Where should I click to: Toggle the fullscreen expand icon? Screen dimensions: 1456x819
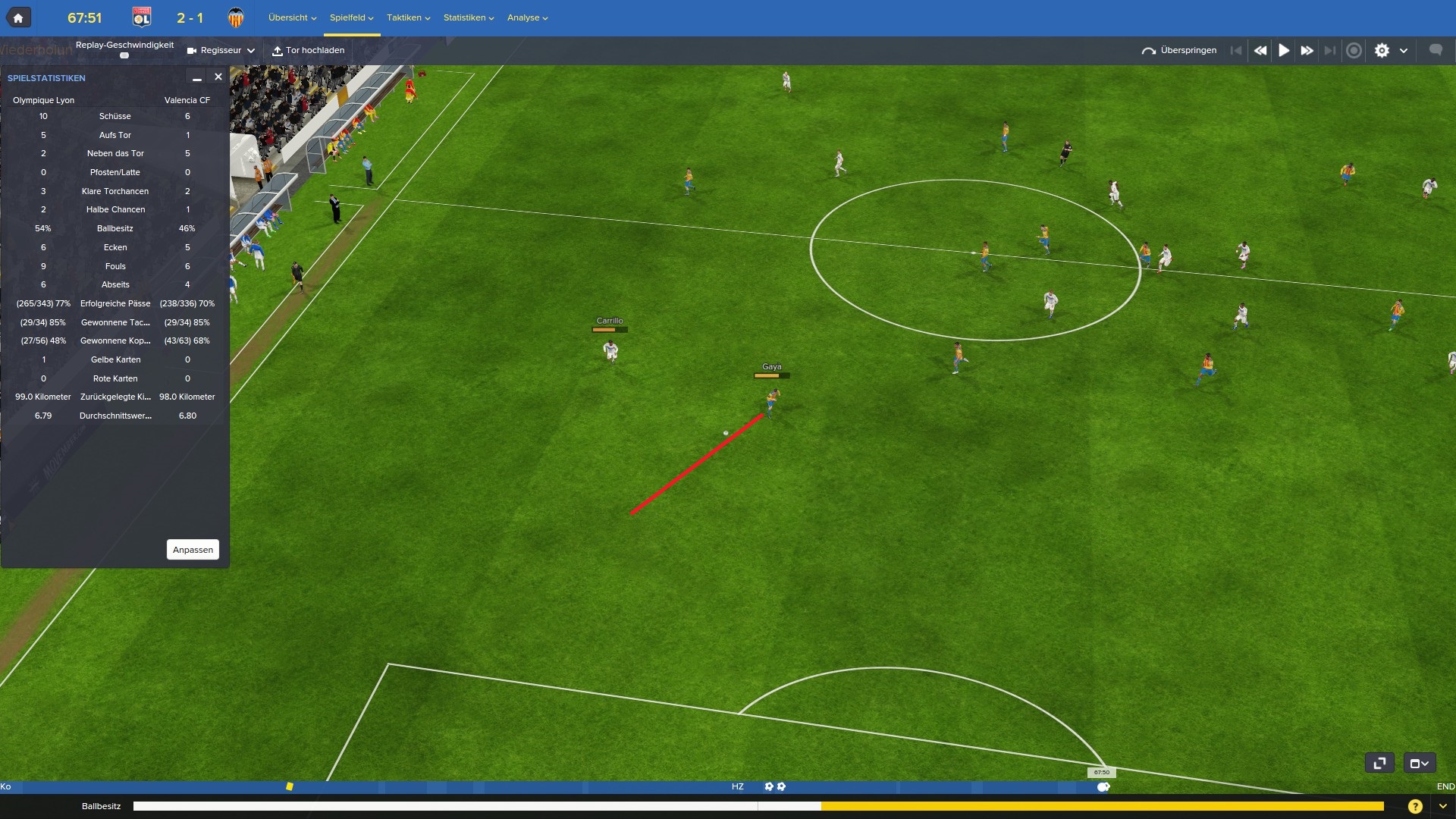[1379, 763]
